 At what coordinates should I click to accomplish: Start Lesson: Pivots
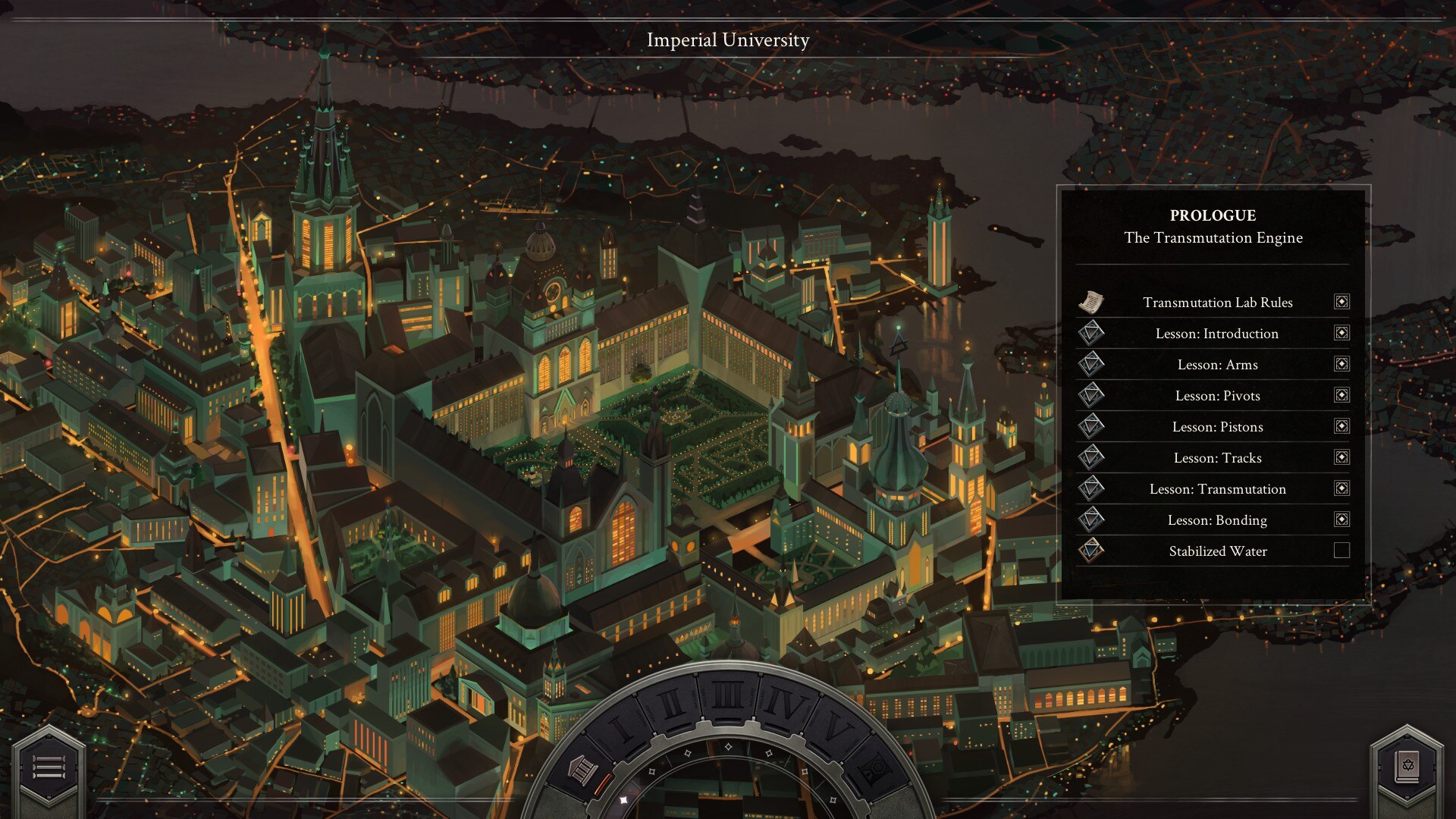tap(1217, 396)
